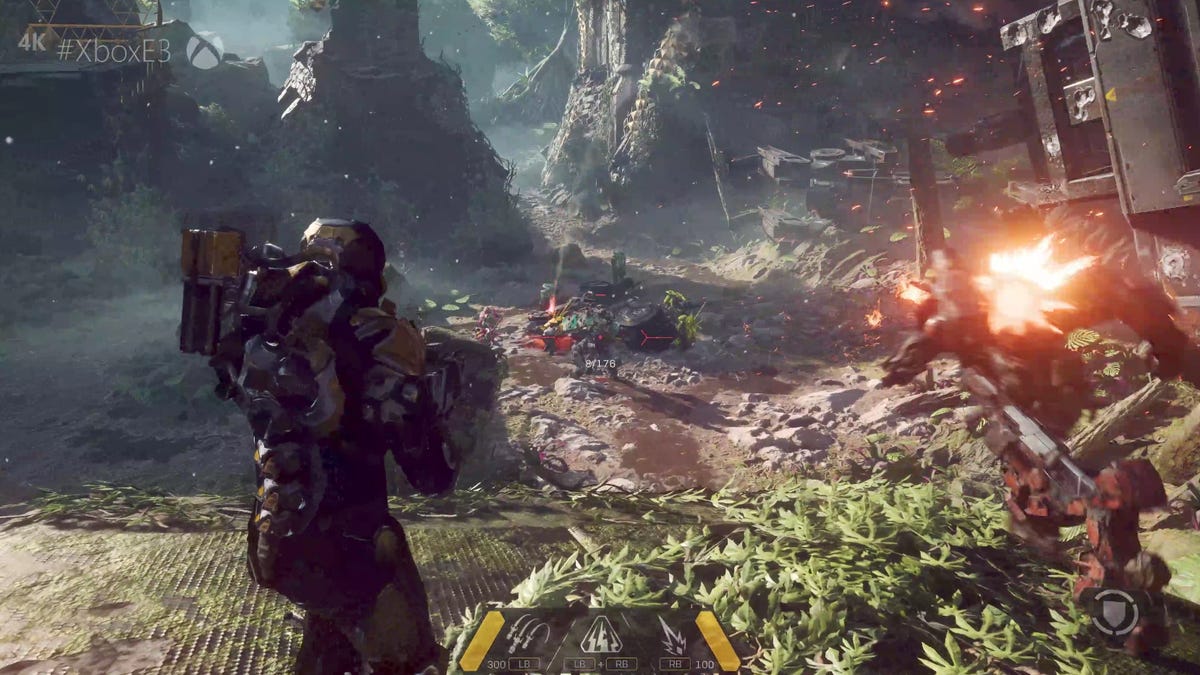Click the Xbox logo overlay
1200x675 pixels.
pos(204,51)
